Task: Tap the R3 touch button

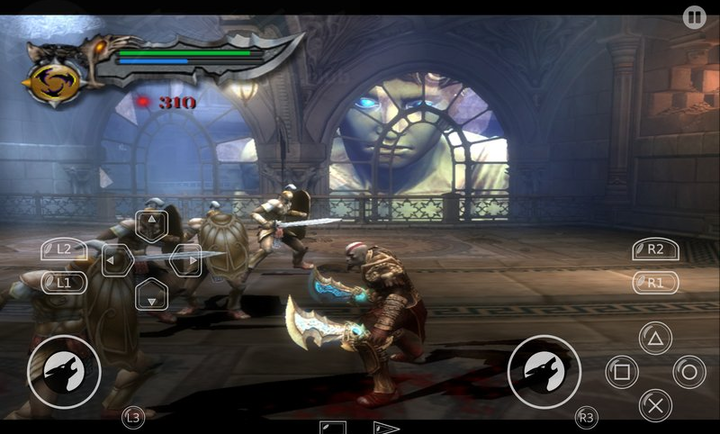Action: (x=587, y=416)
